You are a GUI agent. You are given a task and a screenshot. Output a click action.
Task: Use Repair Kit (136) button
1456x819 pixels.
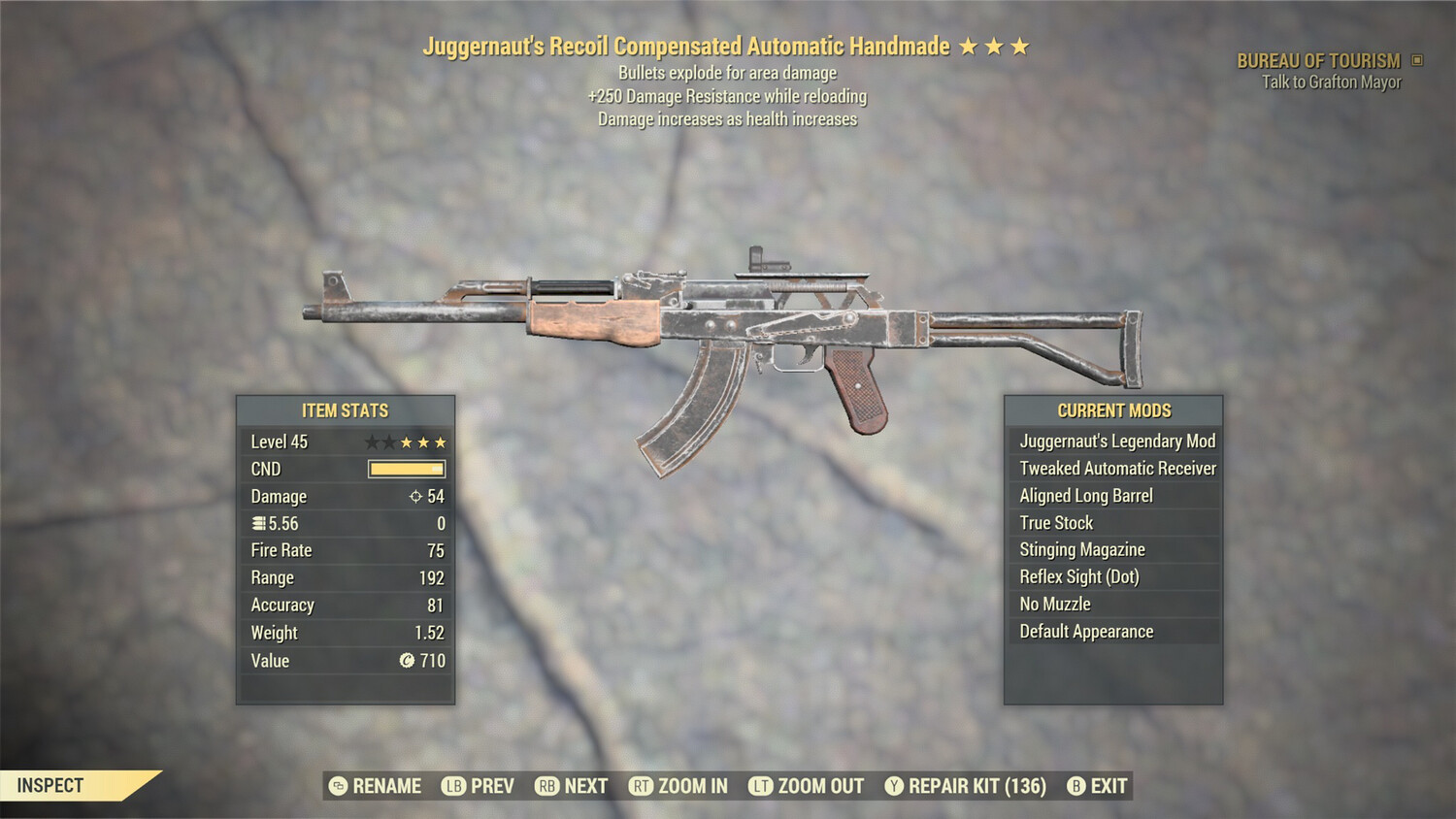(x=961, y=786)
